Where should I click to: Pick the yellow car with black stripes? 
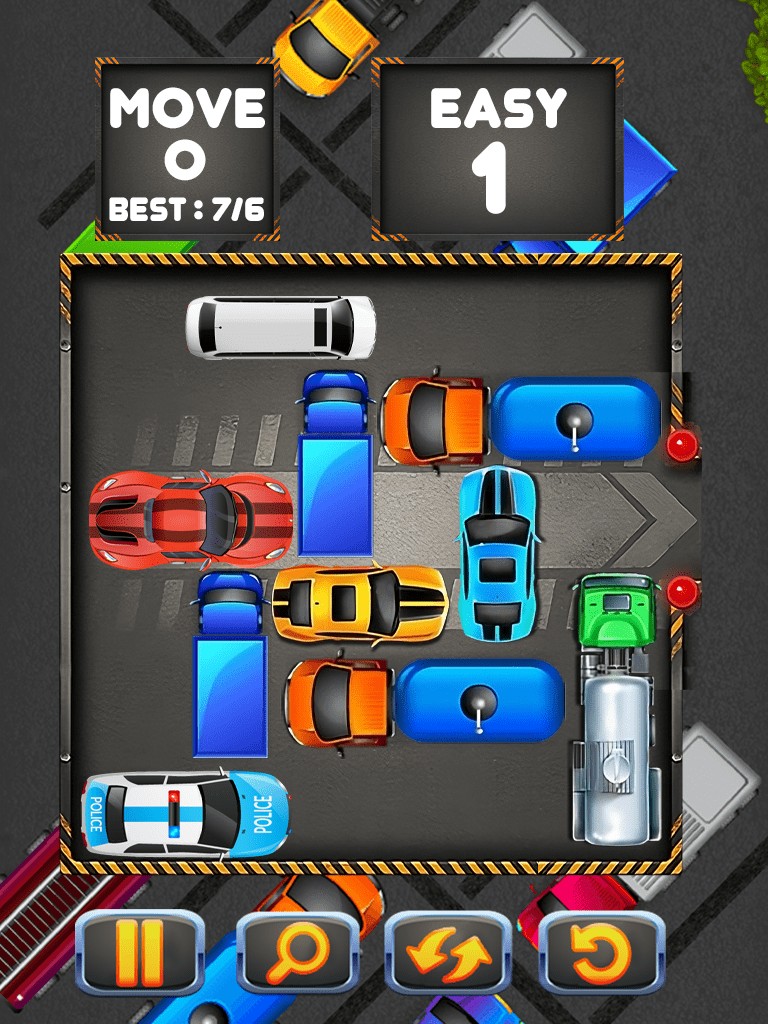click(359, 603)
